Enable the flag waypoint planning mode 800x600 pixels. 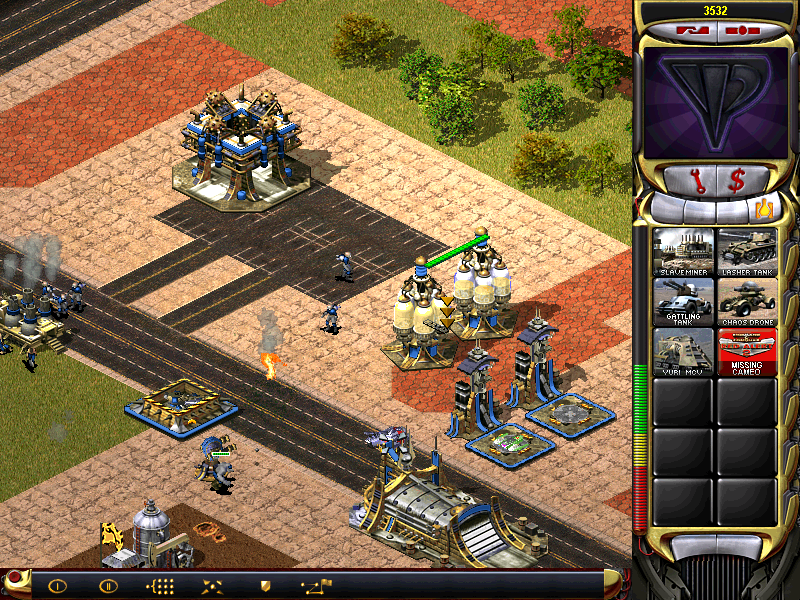click(x=316, y=586)
